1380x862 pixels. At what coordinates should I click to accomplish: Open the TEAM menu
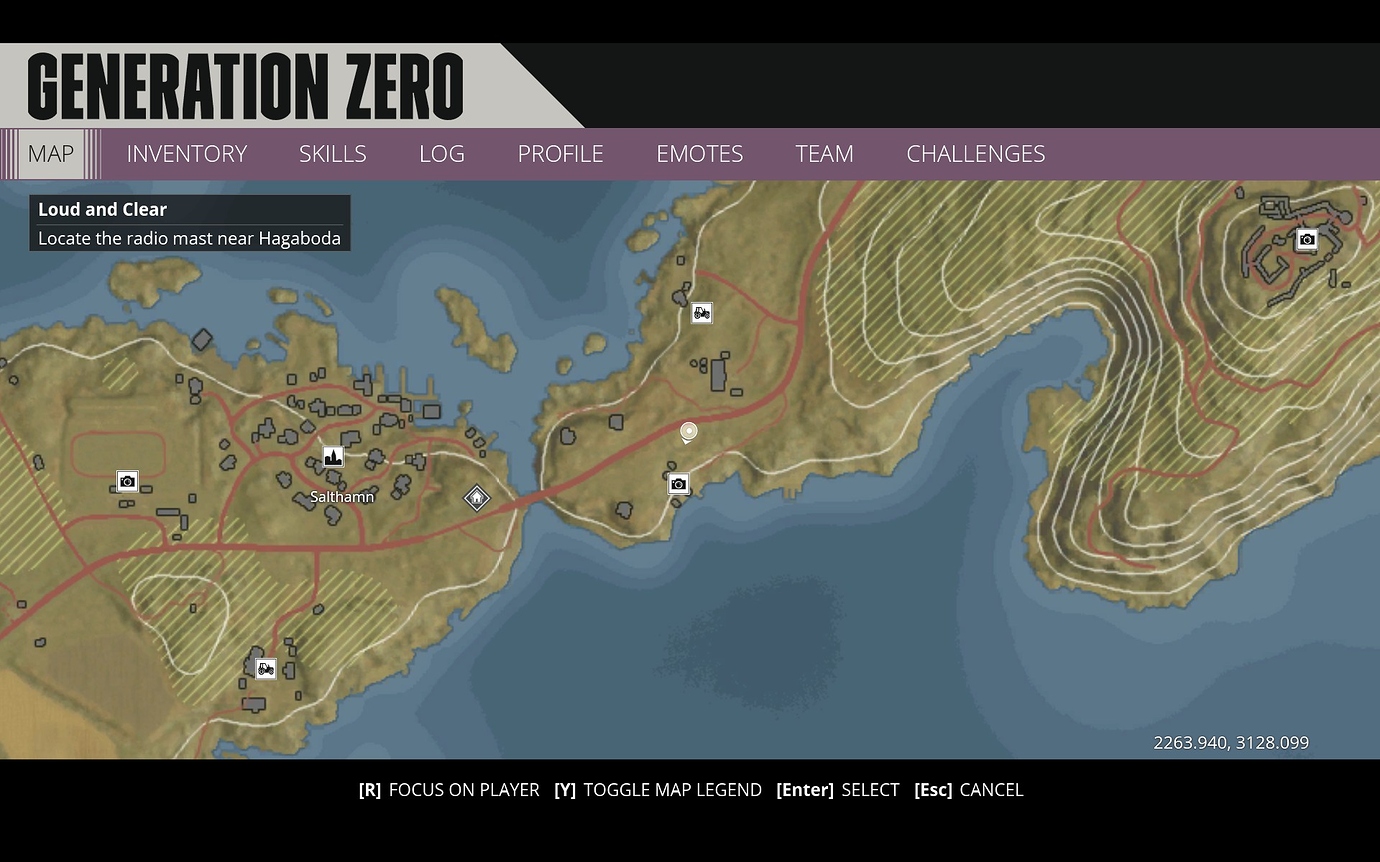pos(824,154)
